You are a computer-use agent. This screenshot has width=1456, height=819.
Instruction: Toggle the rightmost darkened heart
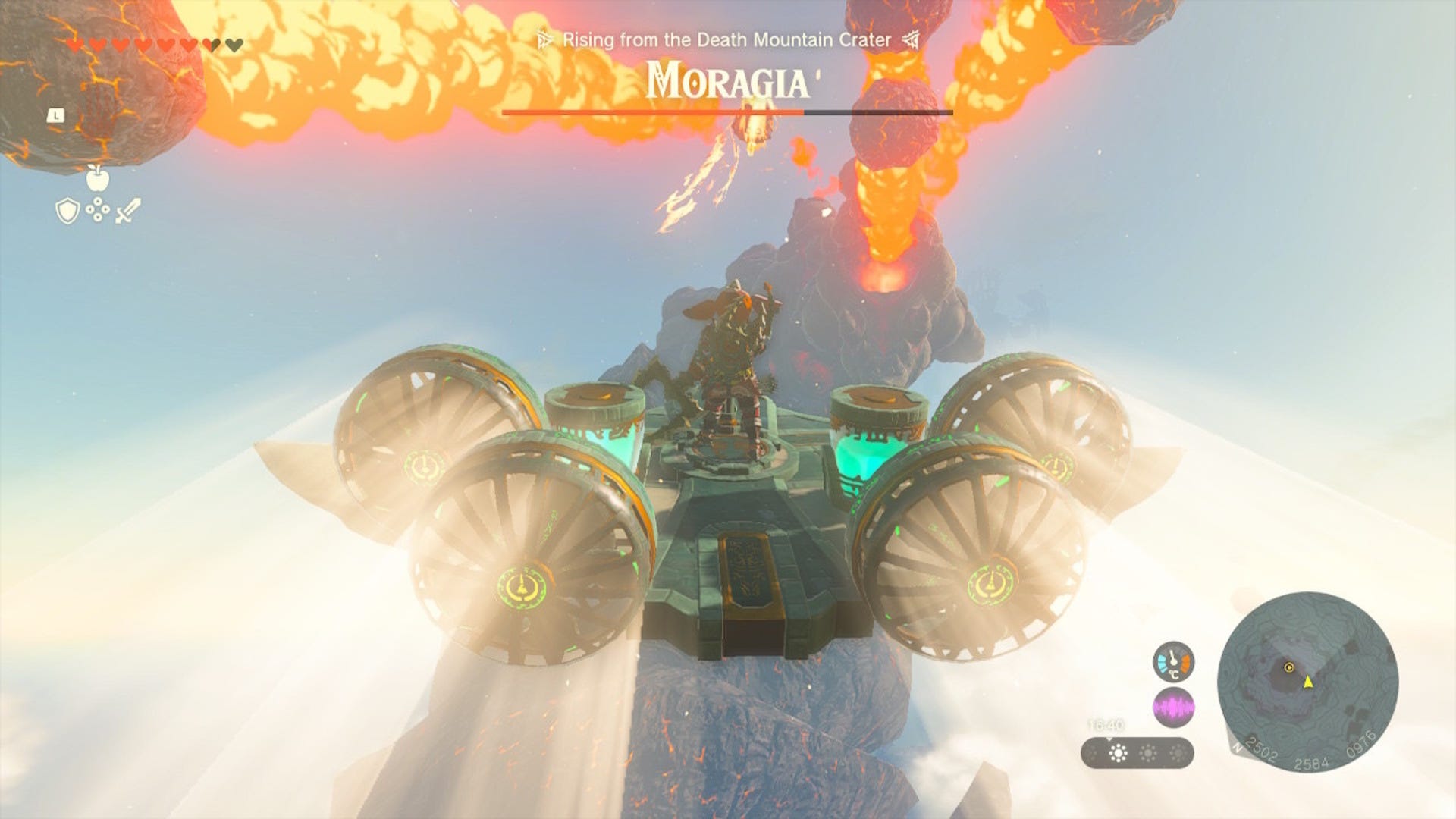coord(234,44)
